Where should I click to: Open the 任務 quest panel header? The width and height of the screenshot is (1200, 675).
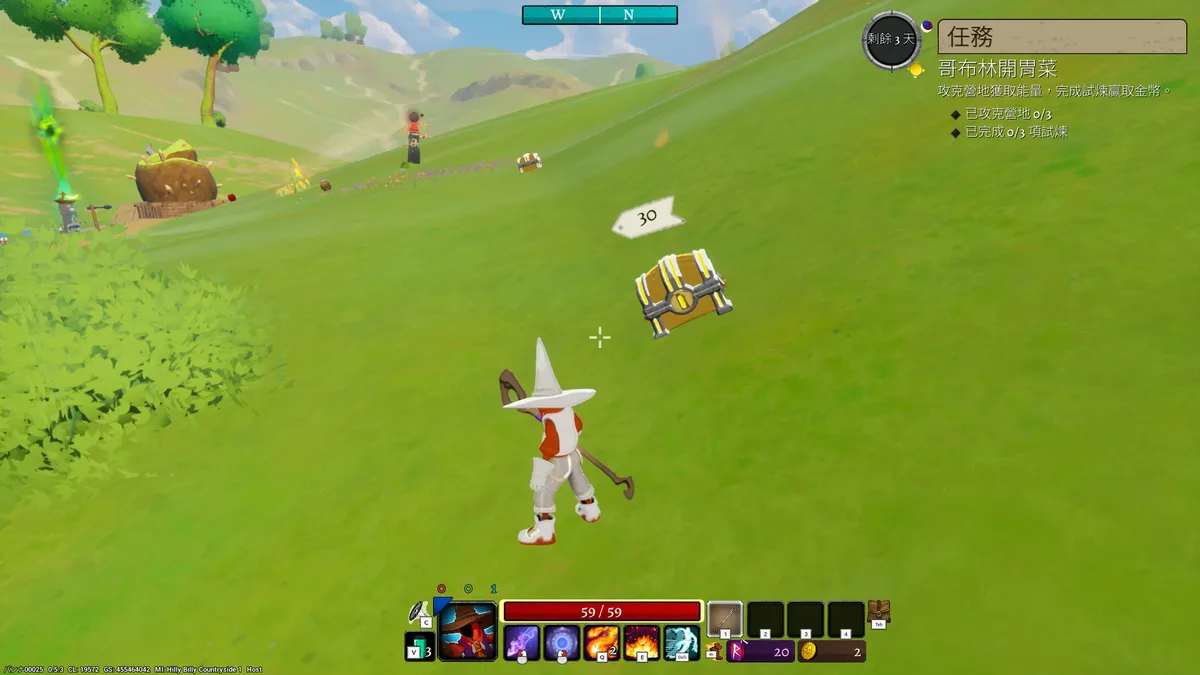coord(1060,36)
